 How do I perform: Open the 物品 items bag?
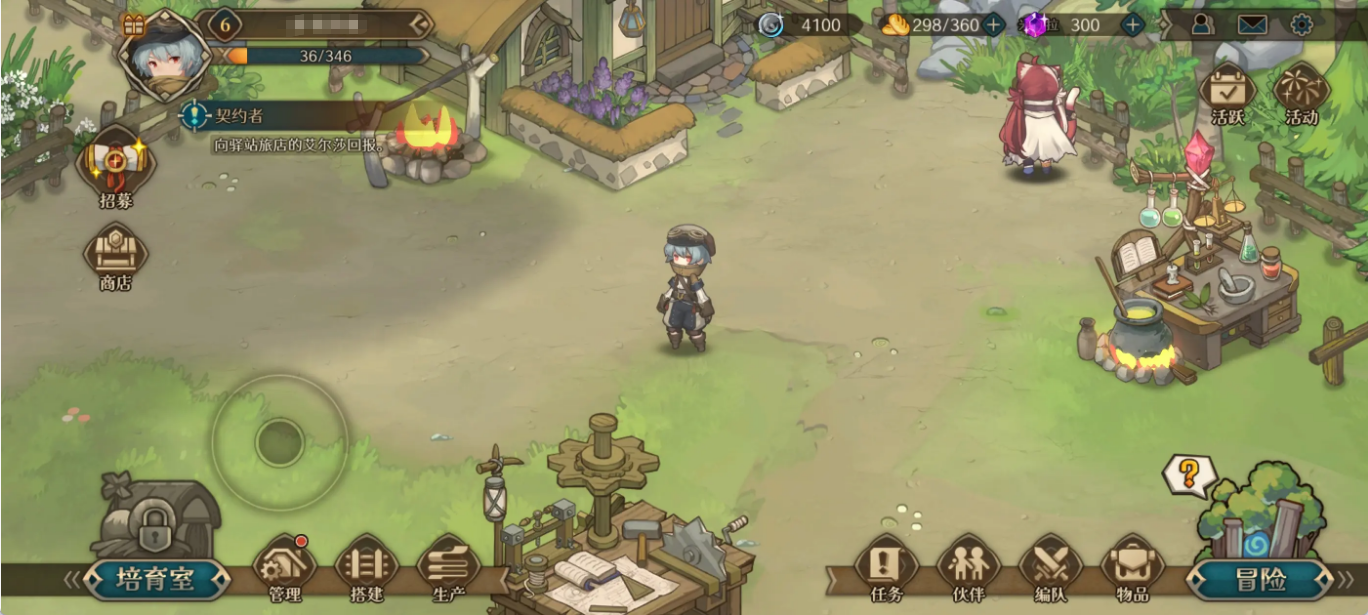pyautogui.click(x=1132, y=568)
